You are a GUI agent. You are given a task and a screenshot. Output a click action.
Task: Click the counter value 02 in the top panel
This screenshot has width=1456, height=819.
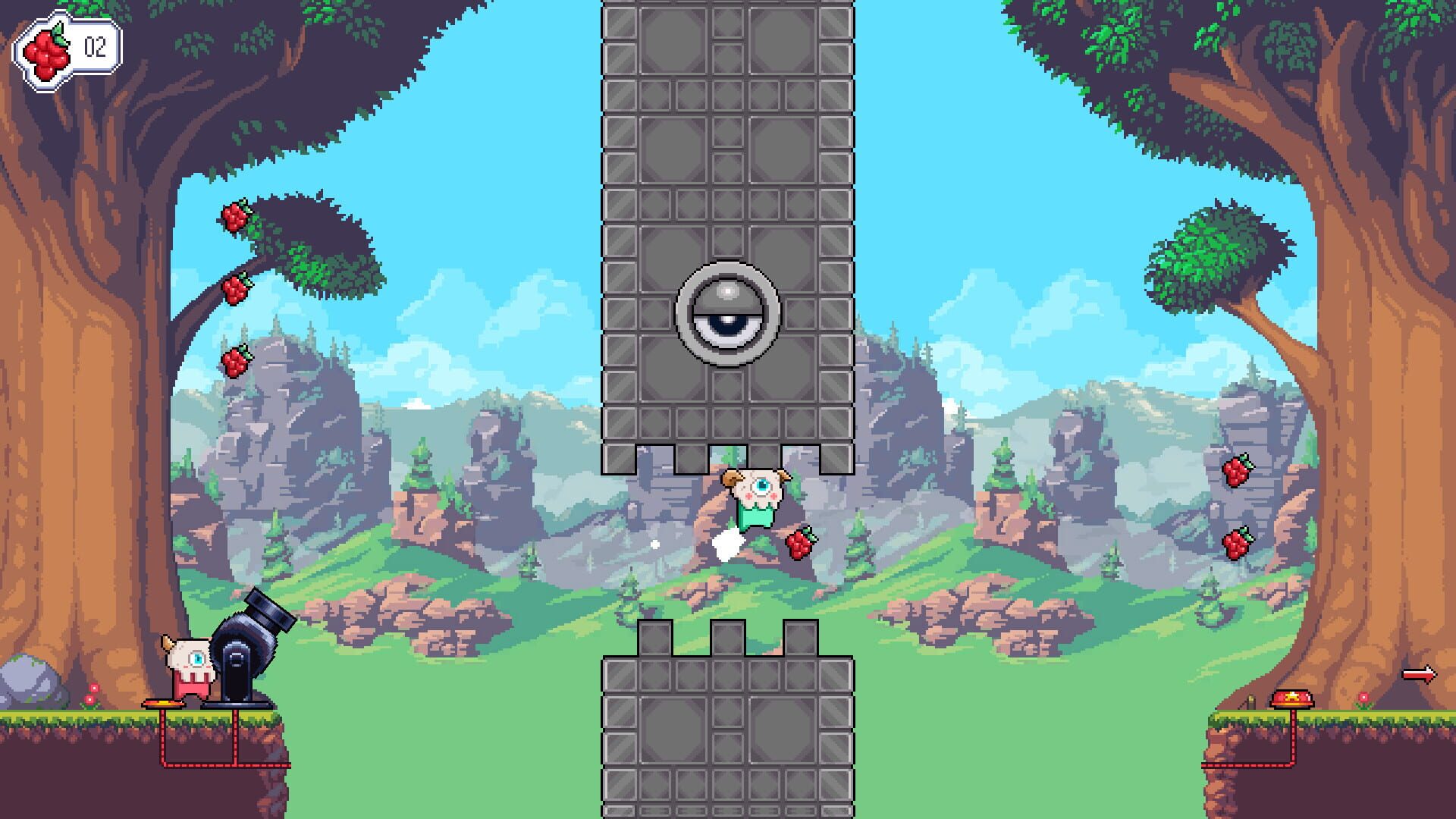pos(97,48)
